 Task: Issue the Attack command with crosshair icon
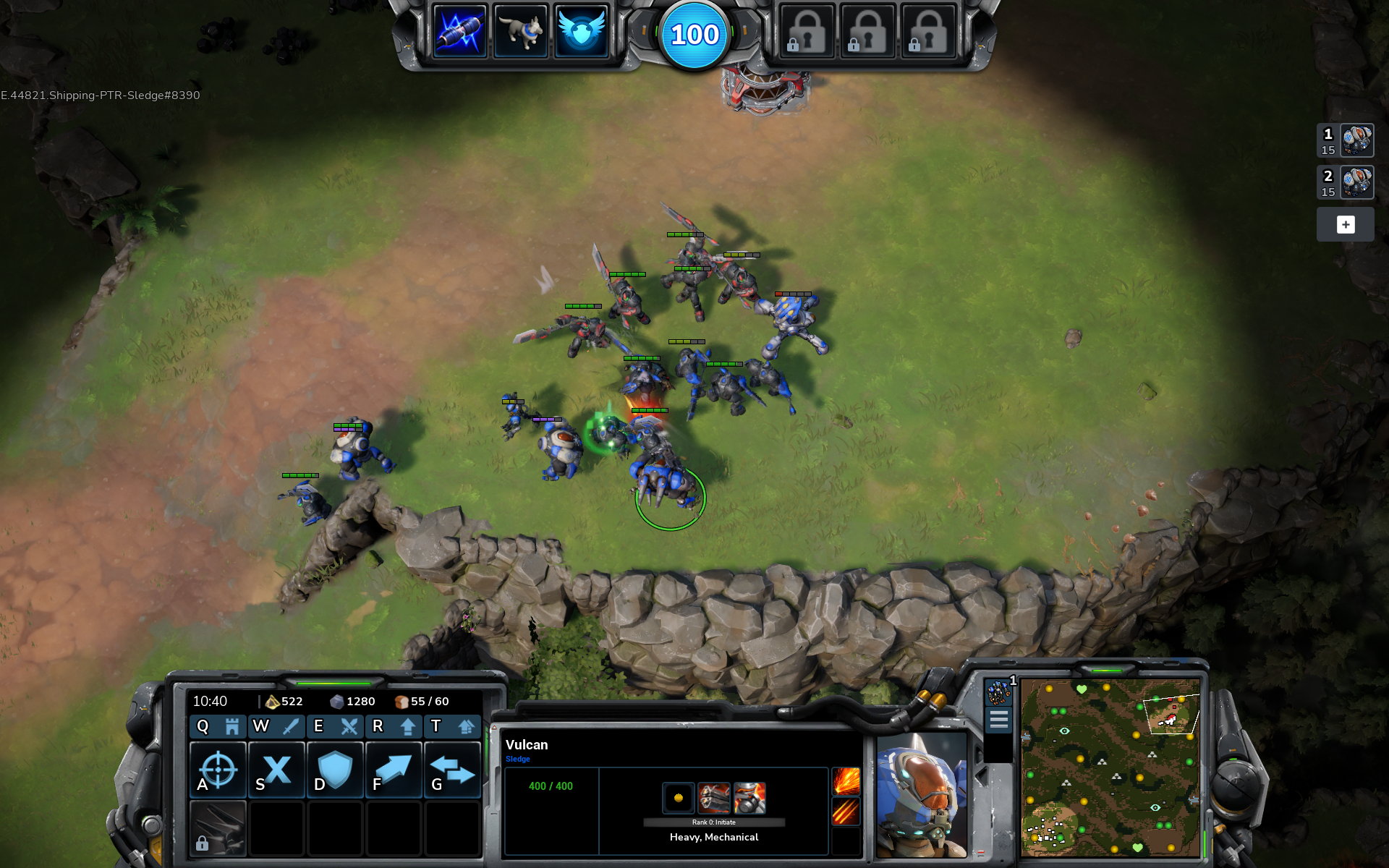218,770
